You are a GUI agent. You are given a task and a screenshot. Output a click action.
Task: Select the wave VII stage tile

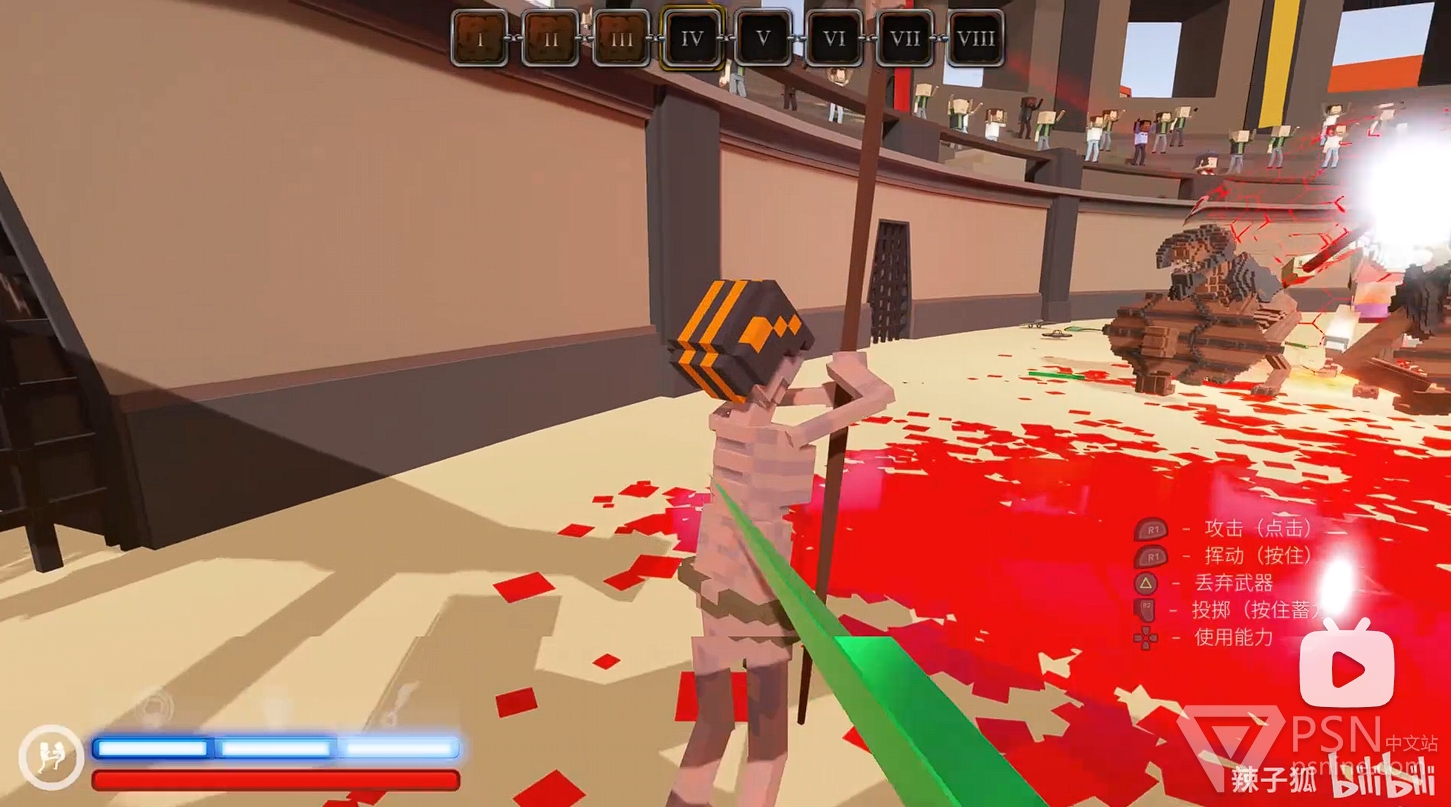[x=905, y=38]
